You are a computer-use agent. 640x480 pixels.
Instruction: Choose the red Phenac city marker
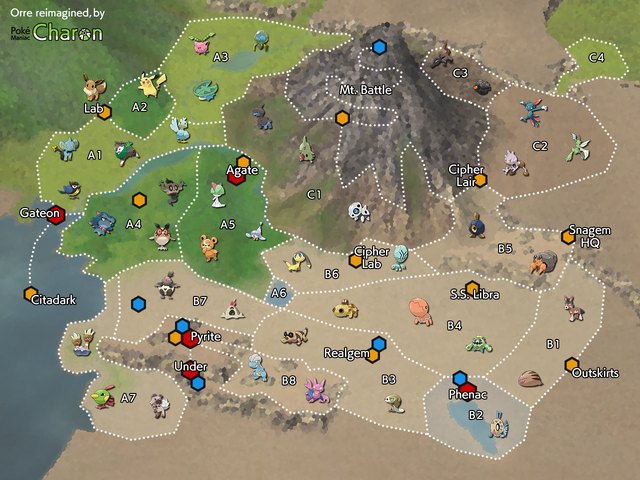click(x=467, y=389)
